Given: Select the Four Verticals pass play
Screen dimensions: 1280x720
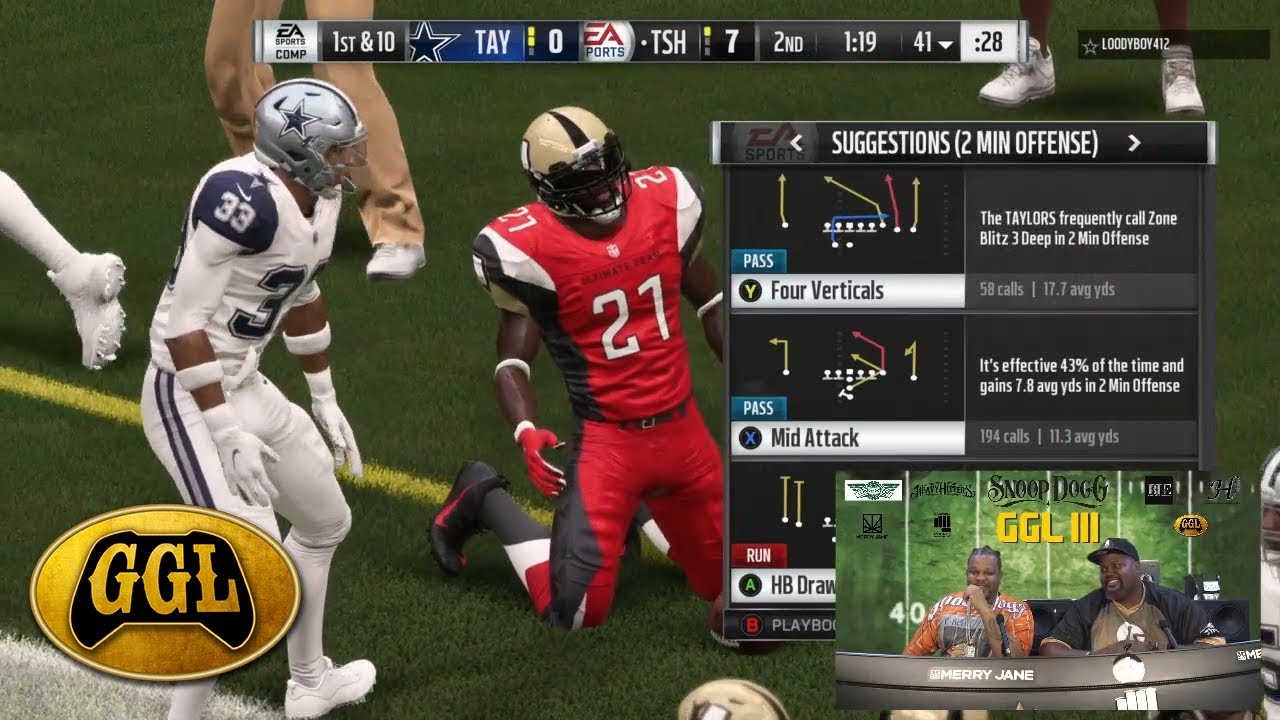Looking at the screenshot, I should coord(826,291).
